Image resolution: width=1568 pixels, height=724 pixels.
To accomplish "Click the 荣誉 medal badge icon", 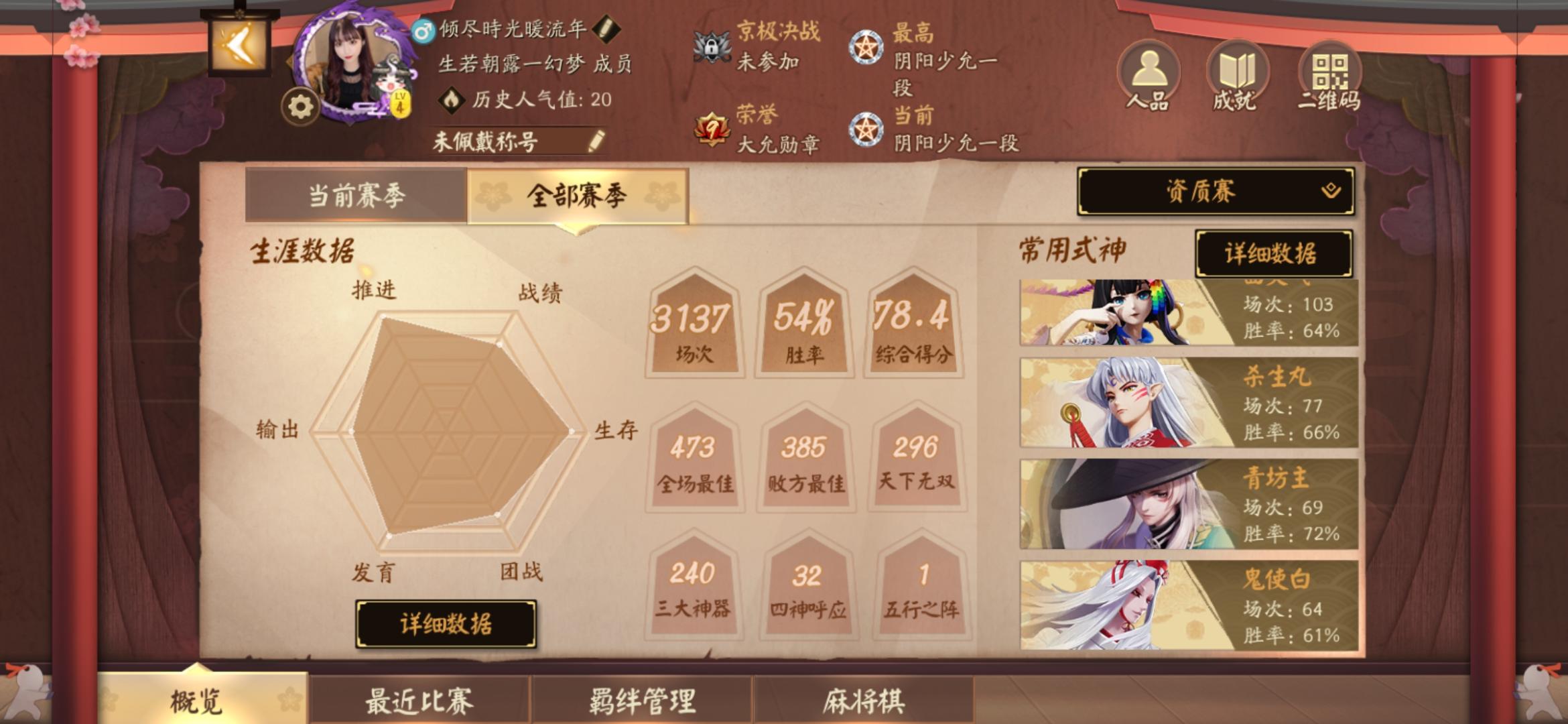I will pos(710,127).
